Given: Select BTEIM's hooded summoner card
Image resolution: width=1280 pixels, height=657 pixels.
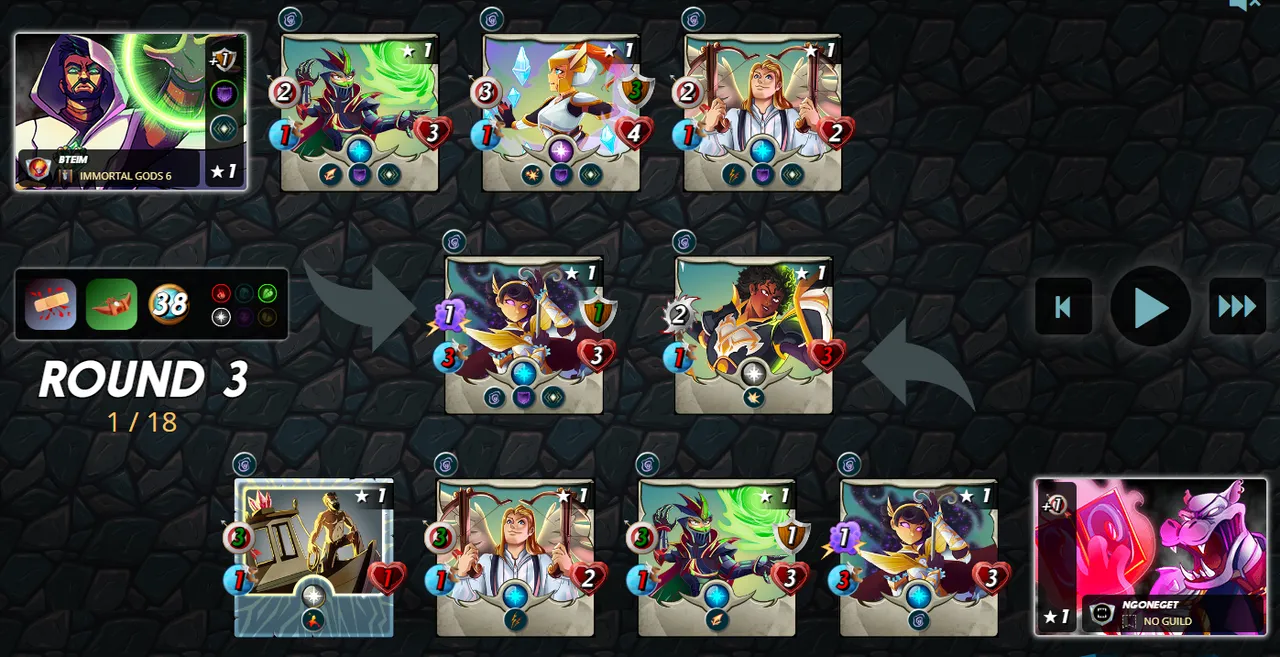Looking at the screenshot, I should [x=130, y=111].
